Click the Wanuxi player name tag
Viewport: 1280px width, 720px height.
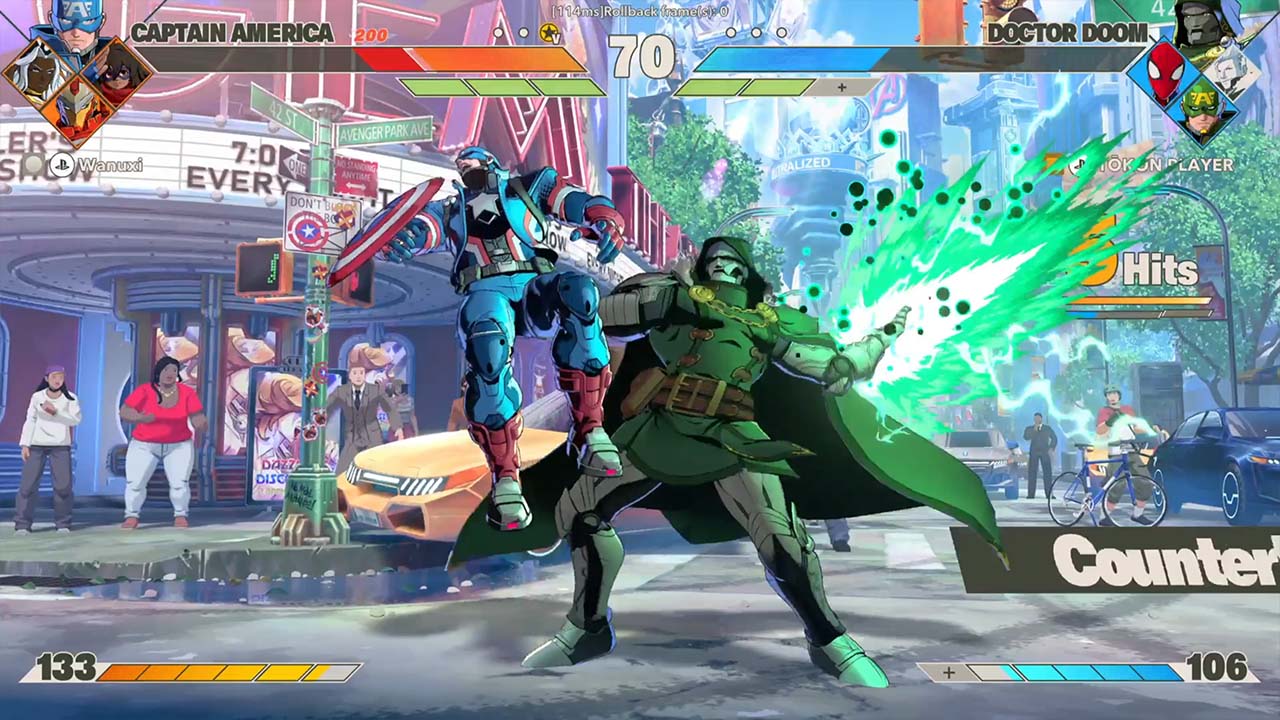(98, 165)
